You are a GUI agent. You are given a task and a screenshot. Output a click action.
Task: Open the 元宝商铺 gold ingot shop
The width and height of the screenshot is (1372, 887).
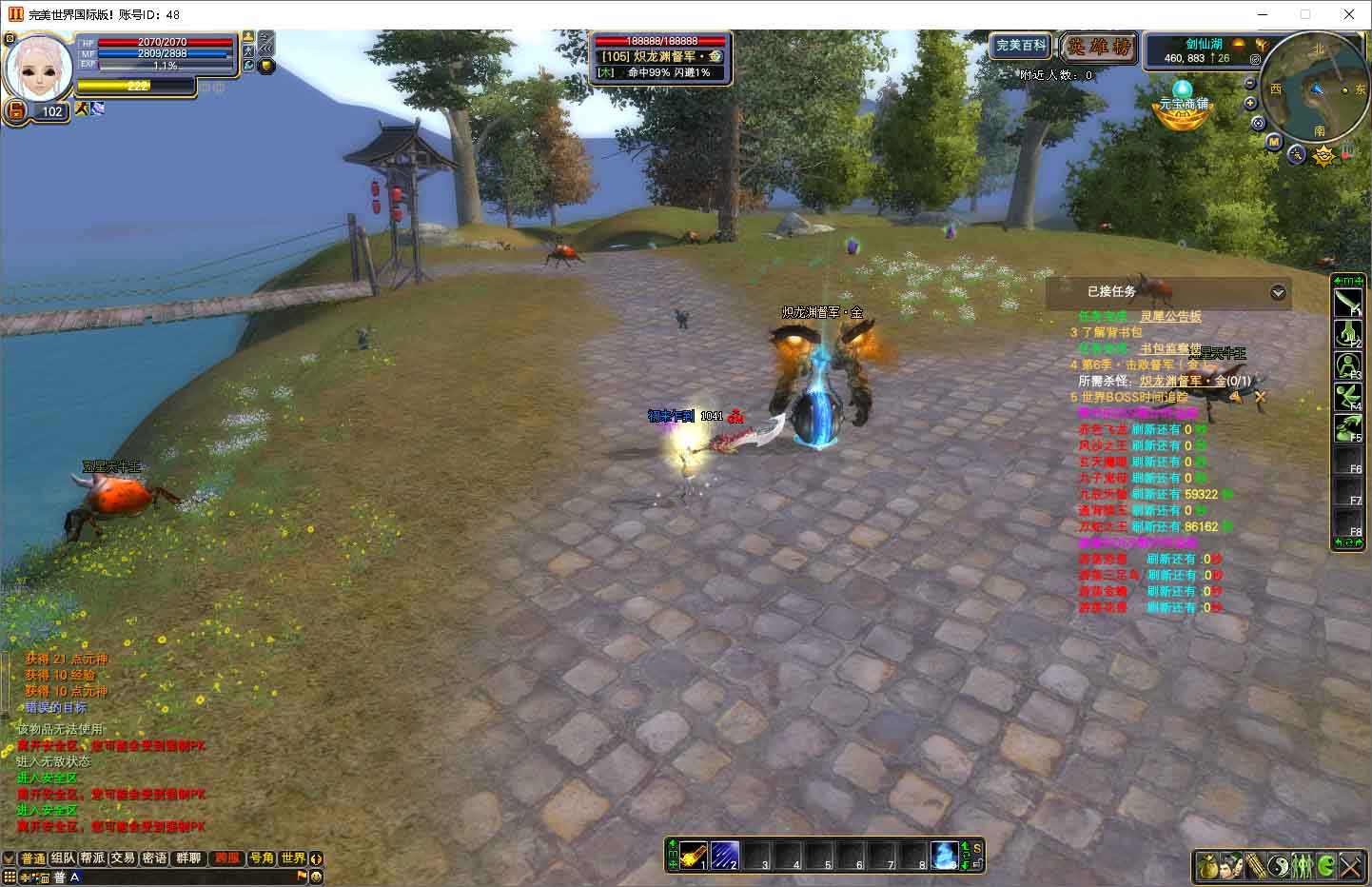(x=1182, y=105)
